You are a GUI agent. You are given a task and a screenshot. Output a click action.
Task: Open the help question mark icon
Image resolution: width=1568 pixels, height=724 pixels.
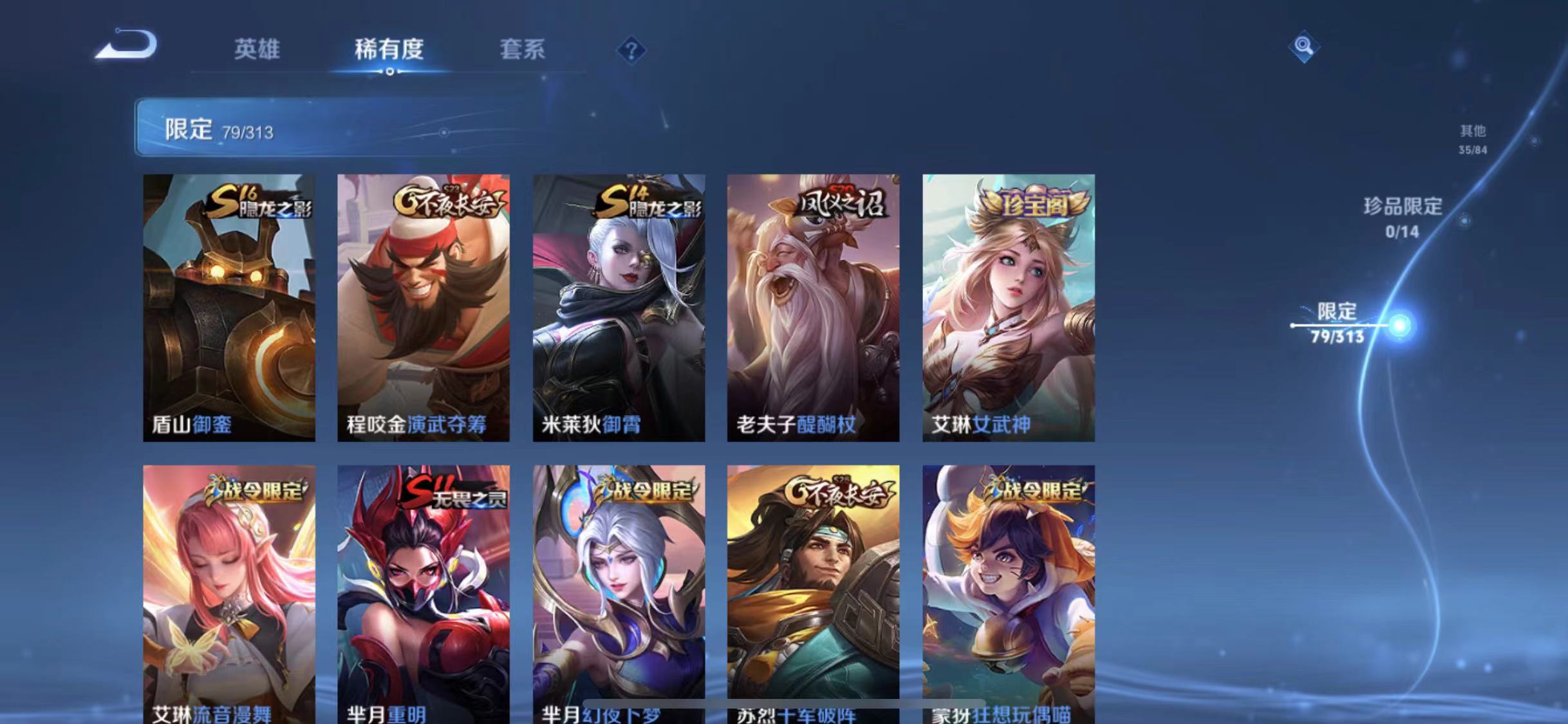point(631,50)
